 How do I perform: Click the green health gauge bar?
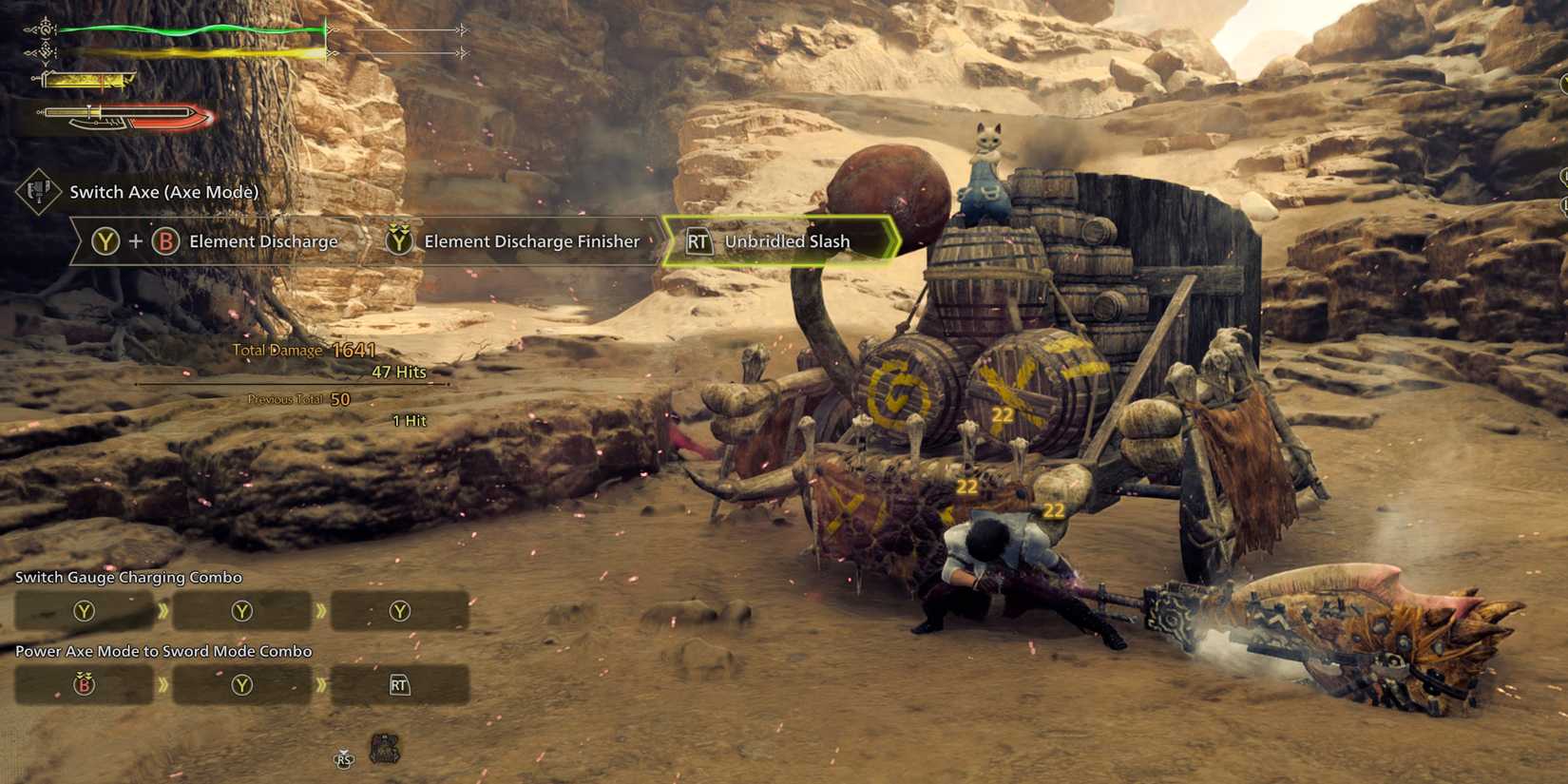[x=190, y=29]
